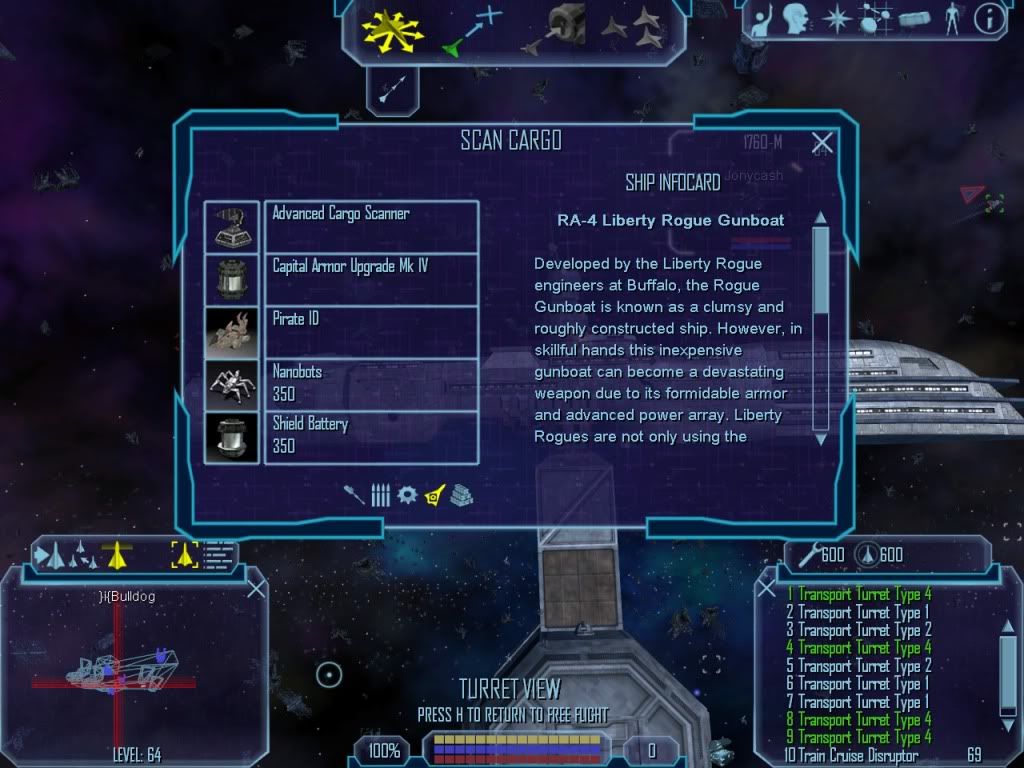Switch to the gear equipment filter
Image resolution: width=1024 pixels, height=768 pixels.
tap(406, 495)
